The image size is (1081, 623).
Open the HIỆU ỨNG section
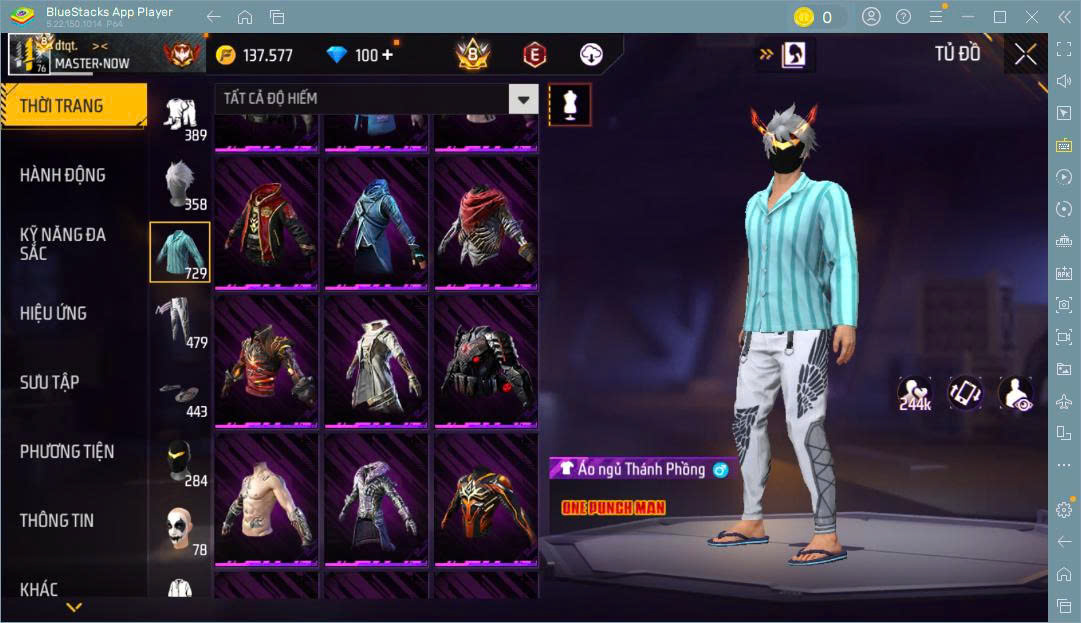[x=53, y=313]
